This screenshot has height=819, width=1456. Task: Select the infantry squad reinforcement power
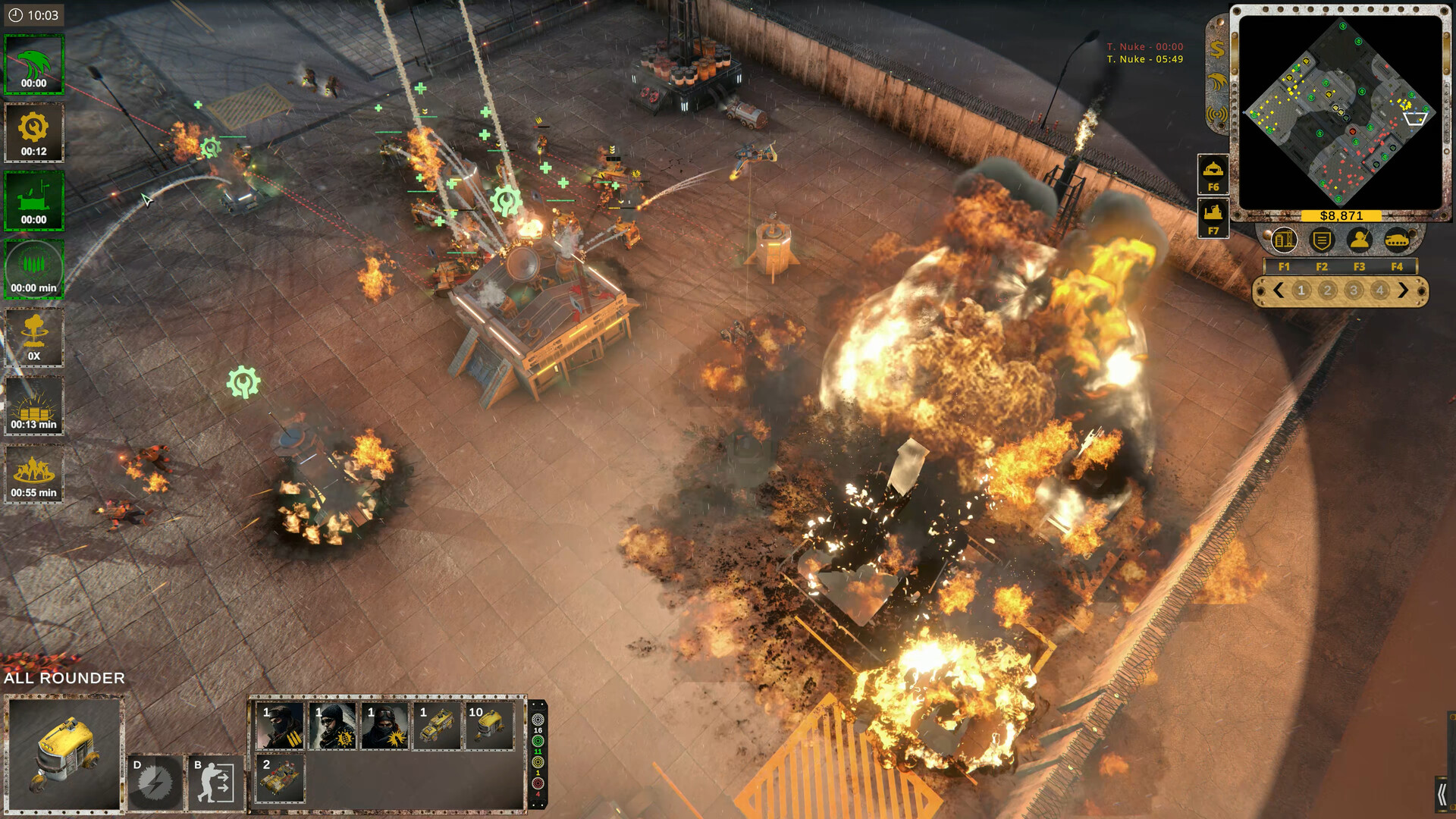coord(33,474)
